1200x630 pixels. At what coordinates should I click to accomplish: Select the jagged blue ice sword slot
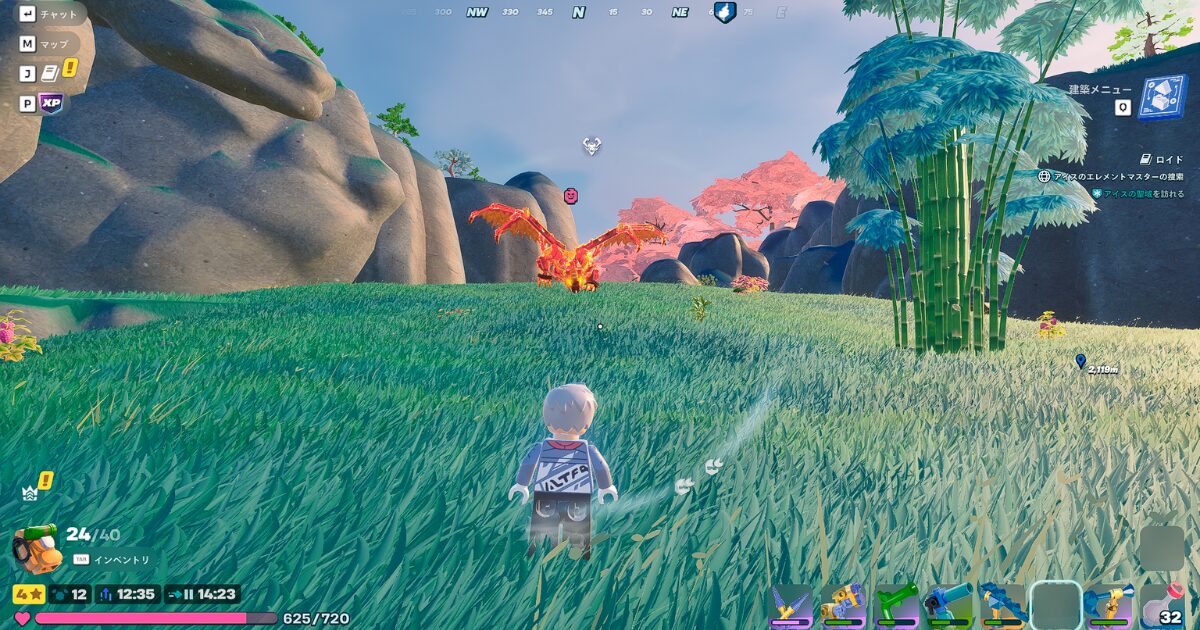(1001, 606)
